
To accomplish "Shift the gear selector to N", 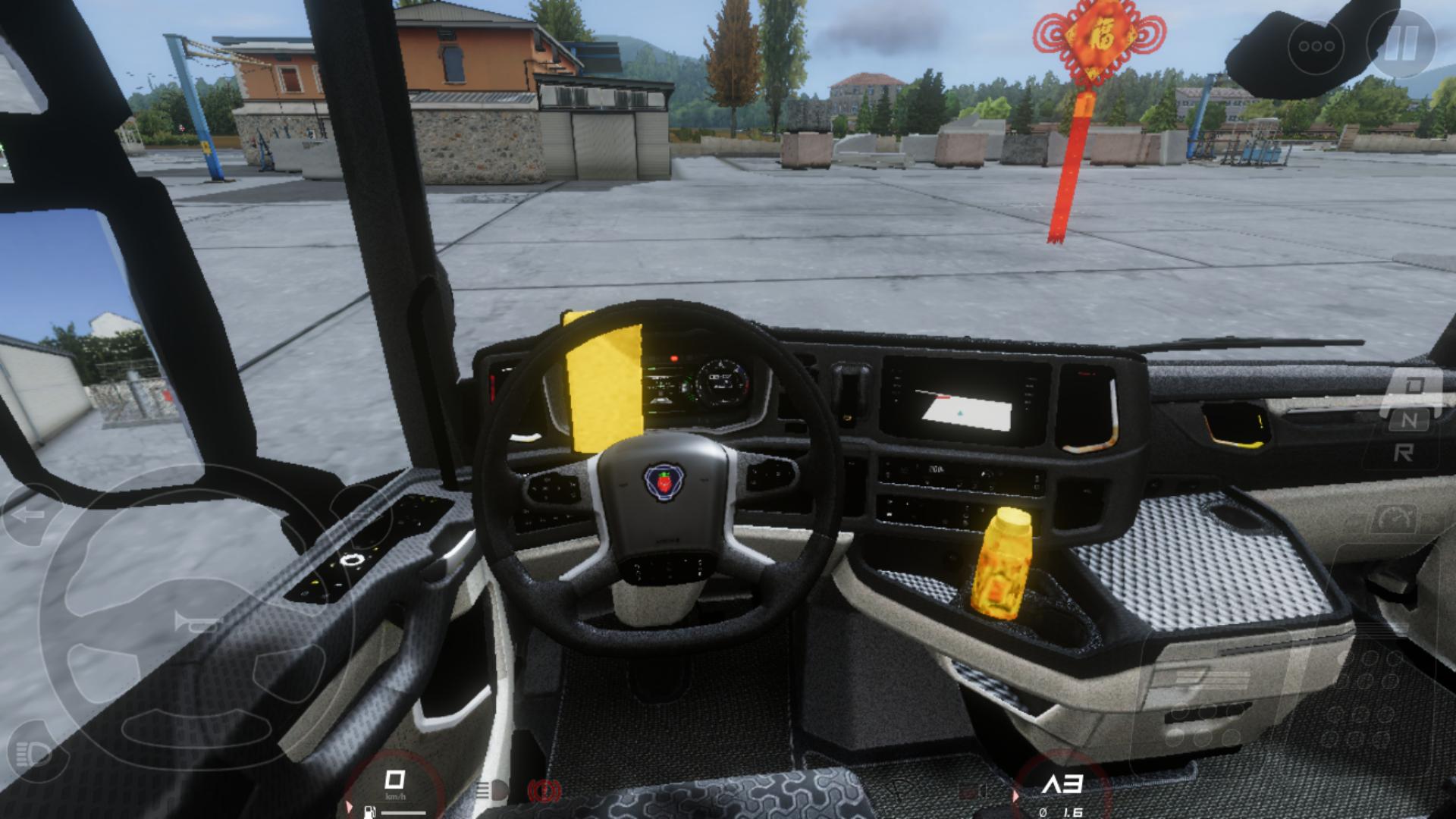I will (1409, 419).
